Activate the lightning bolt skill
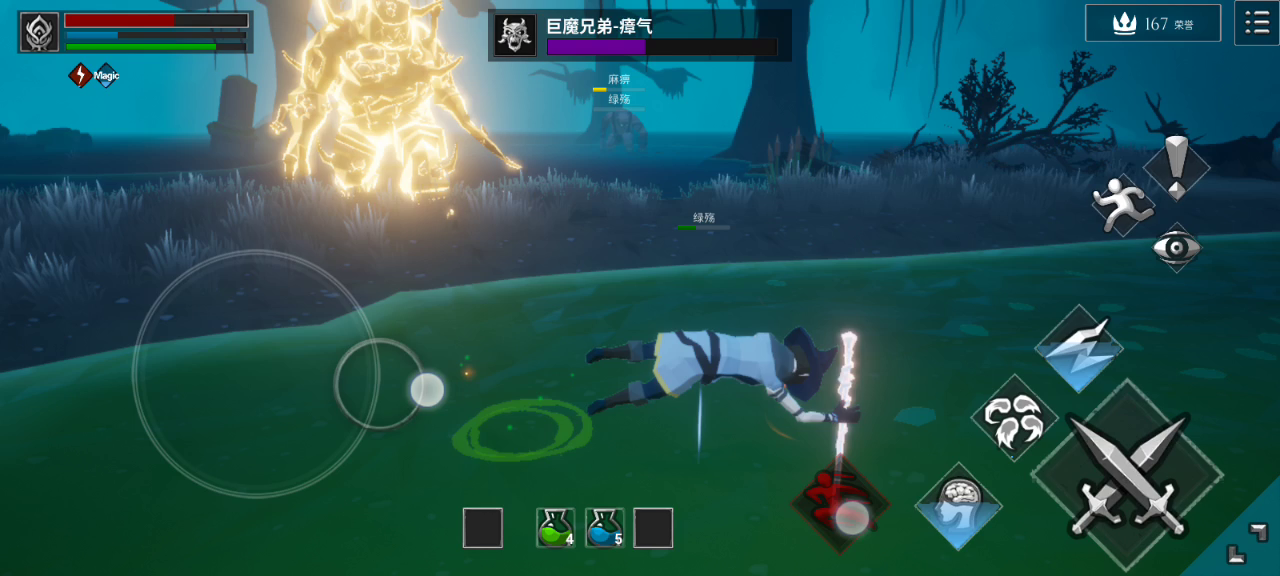The width and height of the screenshot is (1280, 576). (x=1078, y=350)
